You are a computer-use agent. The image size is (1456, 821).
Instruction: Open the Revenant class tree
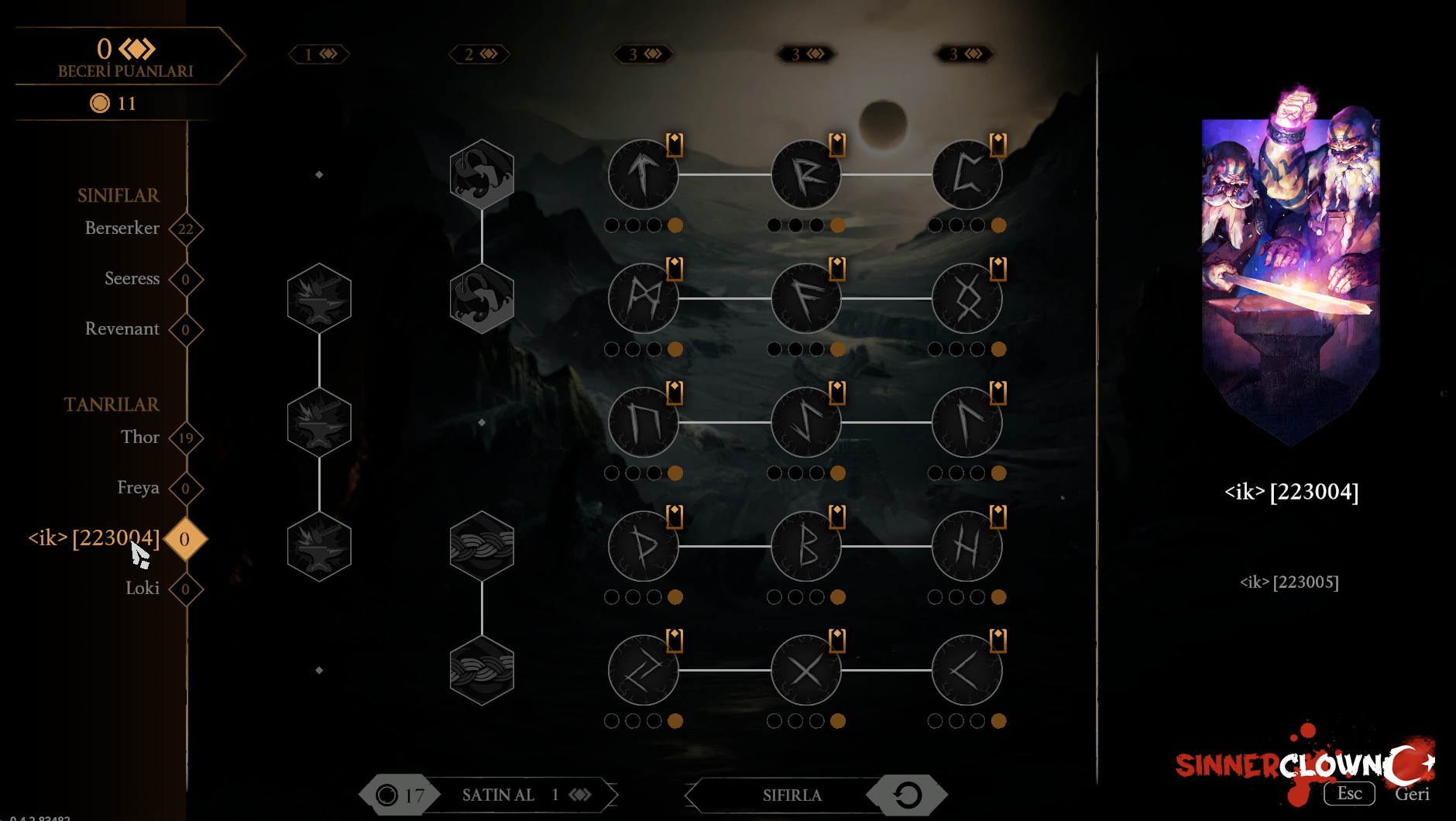pyautogui.click(x=122, y=329)
